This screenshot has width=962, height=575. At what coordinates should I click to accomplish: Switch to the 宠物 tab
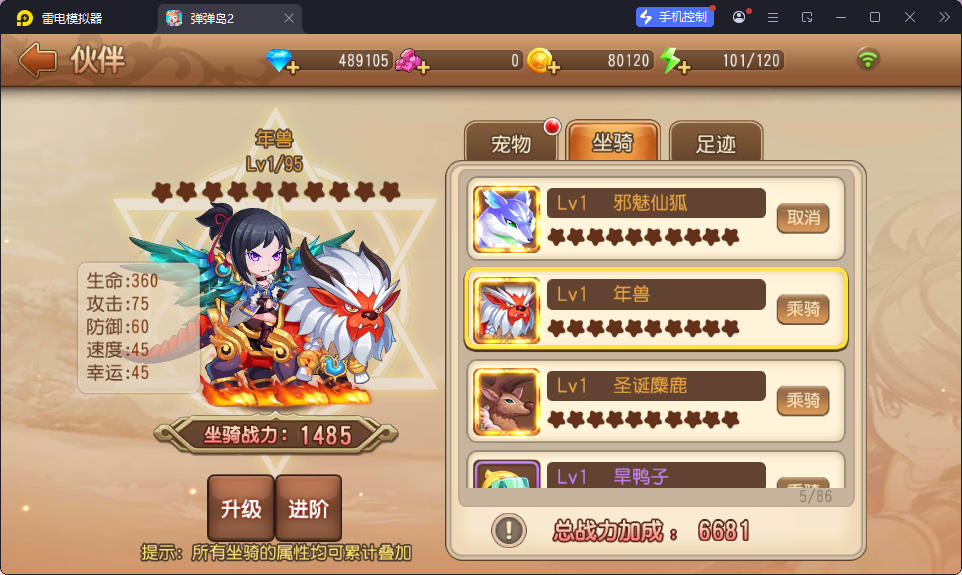tap(511, 143)
